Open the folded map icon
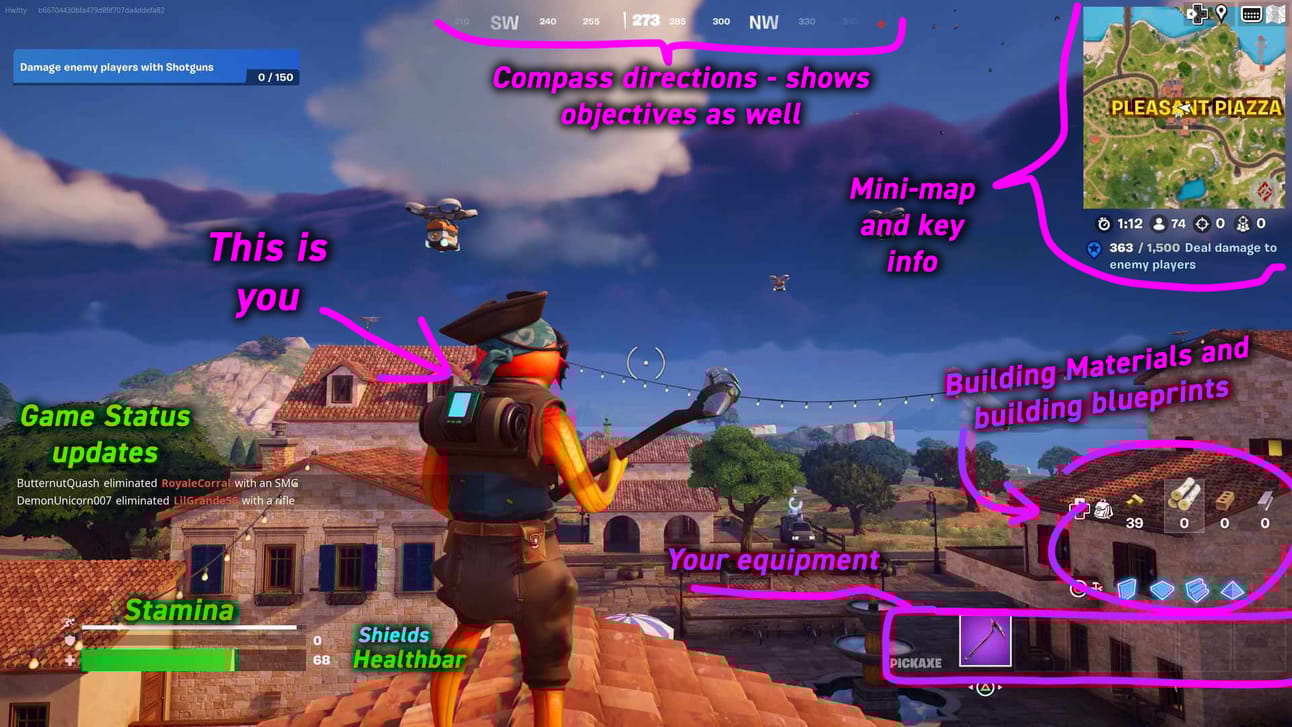The height and width of the screenshot is (727, 1292). pyautogui.click(x=1275, y=14)
